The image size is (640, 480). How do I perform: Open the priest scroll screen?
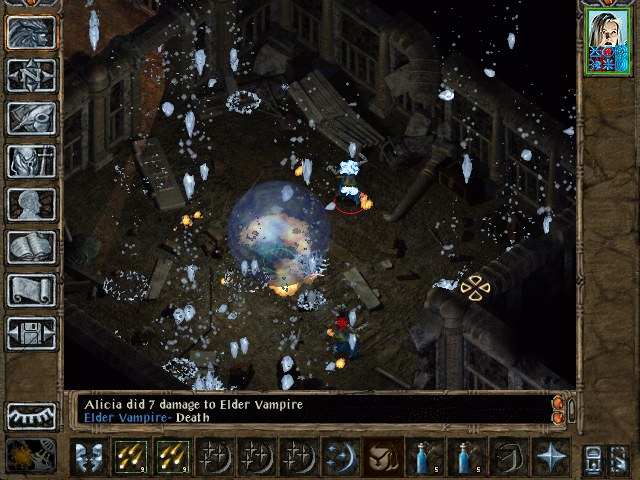(31, 290)
